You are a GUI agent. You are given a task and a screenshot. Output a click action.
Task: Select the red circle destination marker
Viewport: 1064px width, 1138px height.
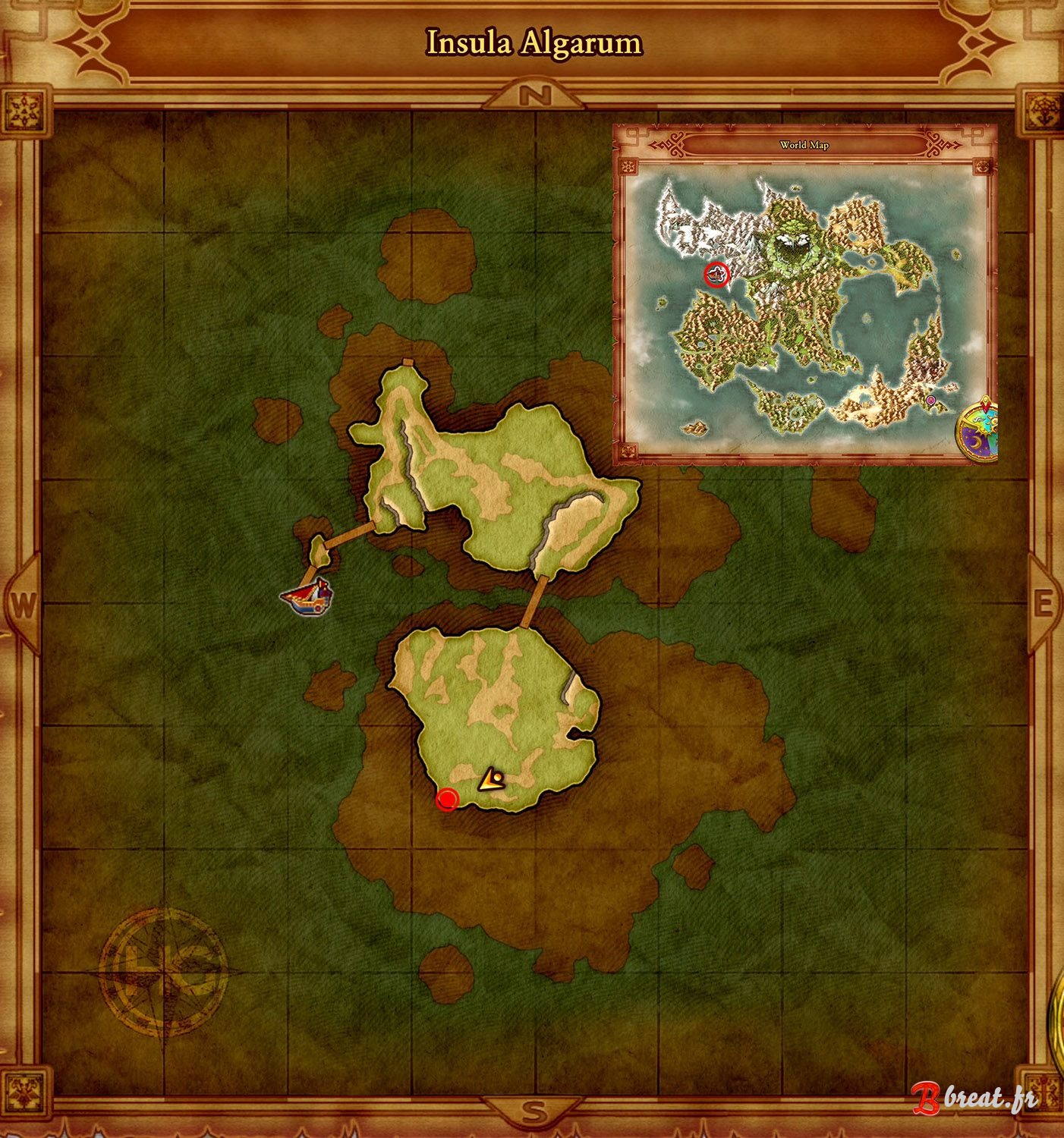click(449, 799)
